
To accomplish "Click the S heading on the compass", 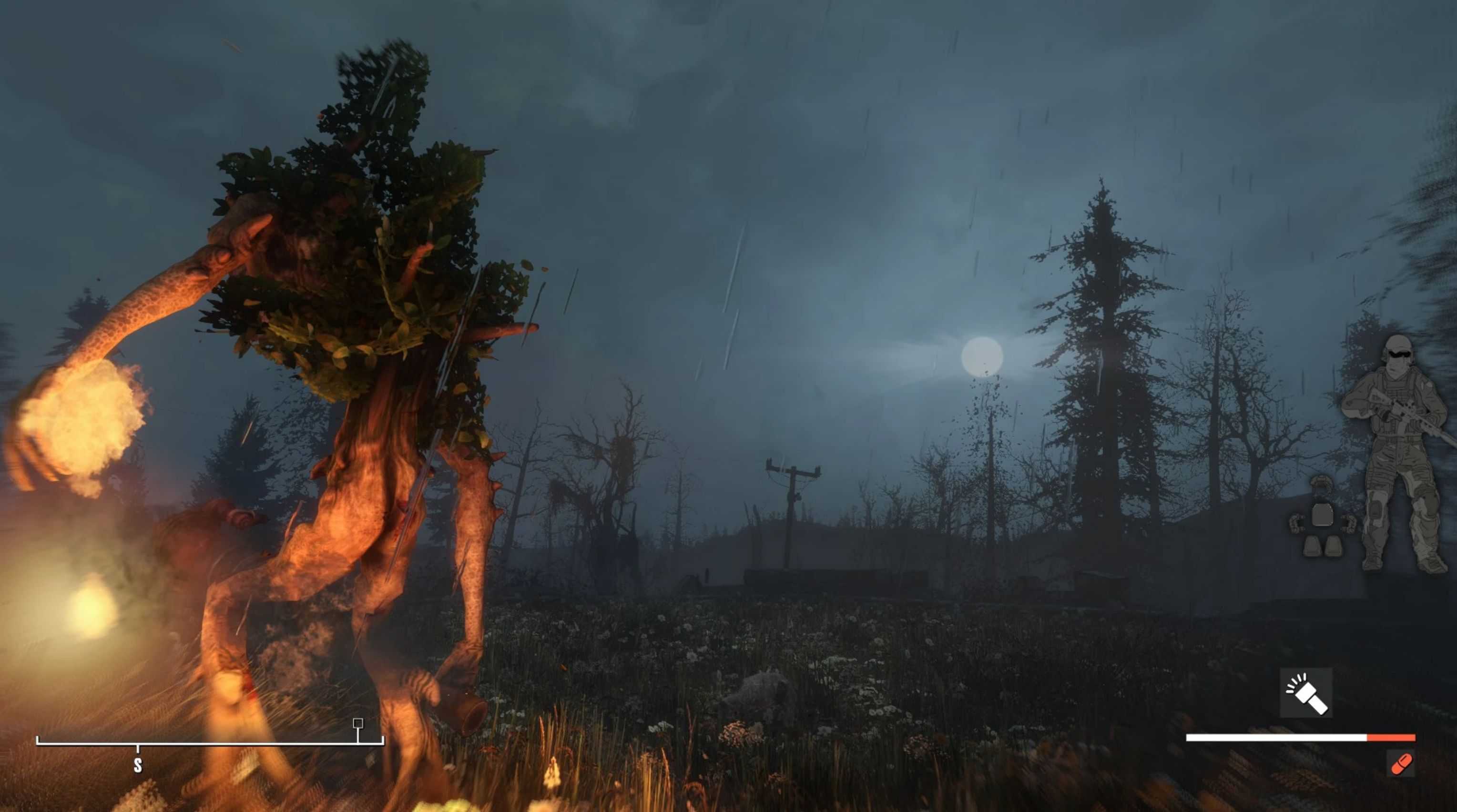I will coord(137,765).
